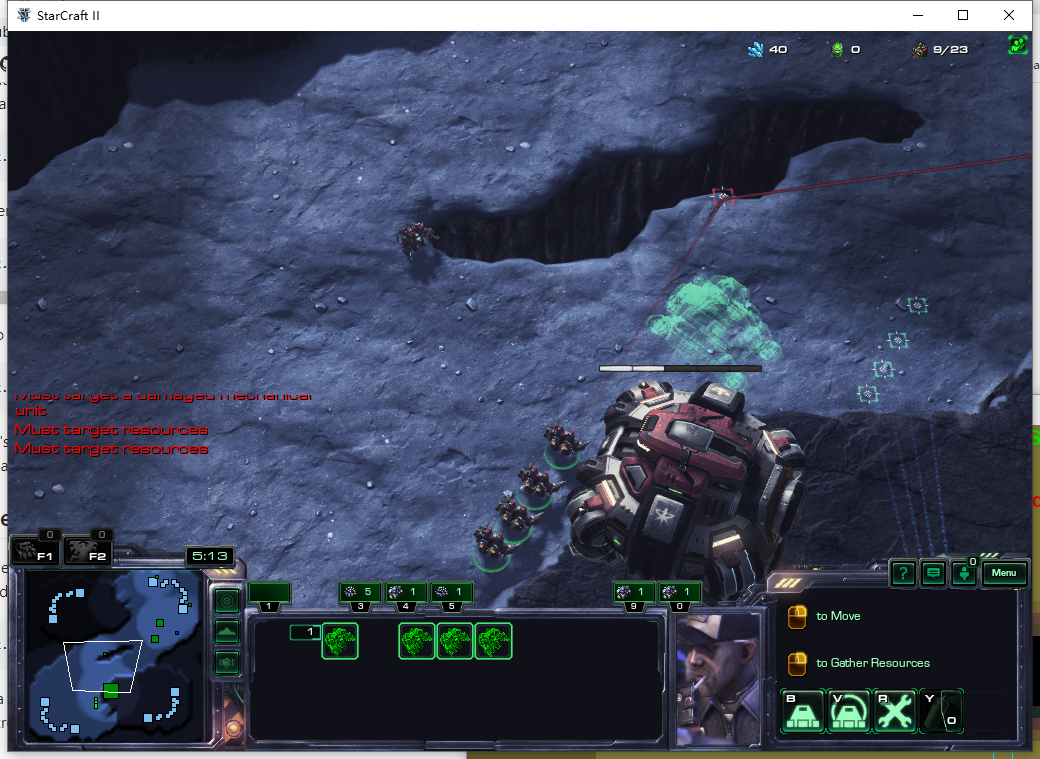Viewport: 1040px width, 759px height.
Task: Use the Spray command icon
Action: [x=940, y=711]
